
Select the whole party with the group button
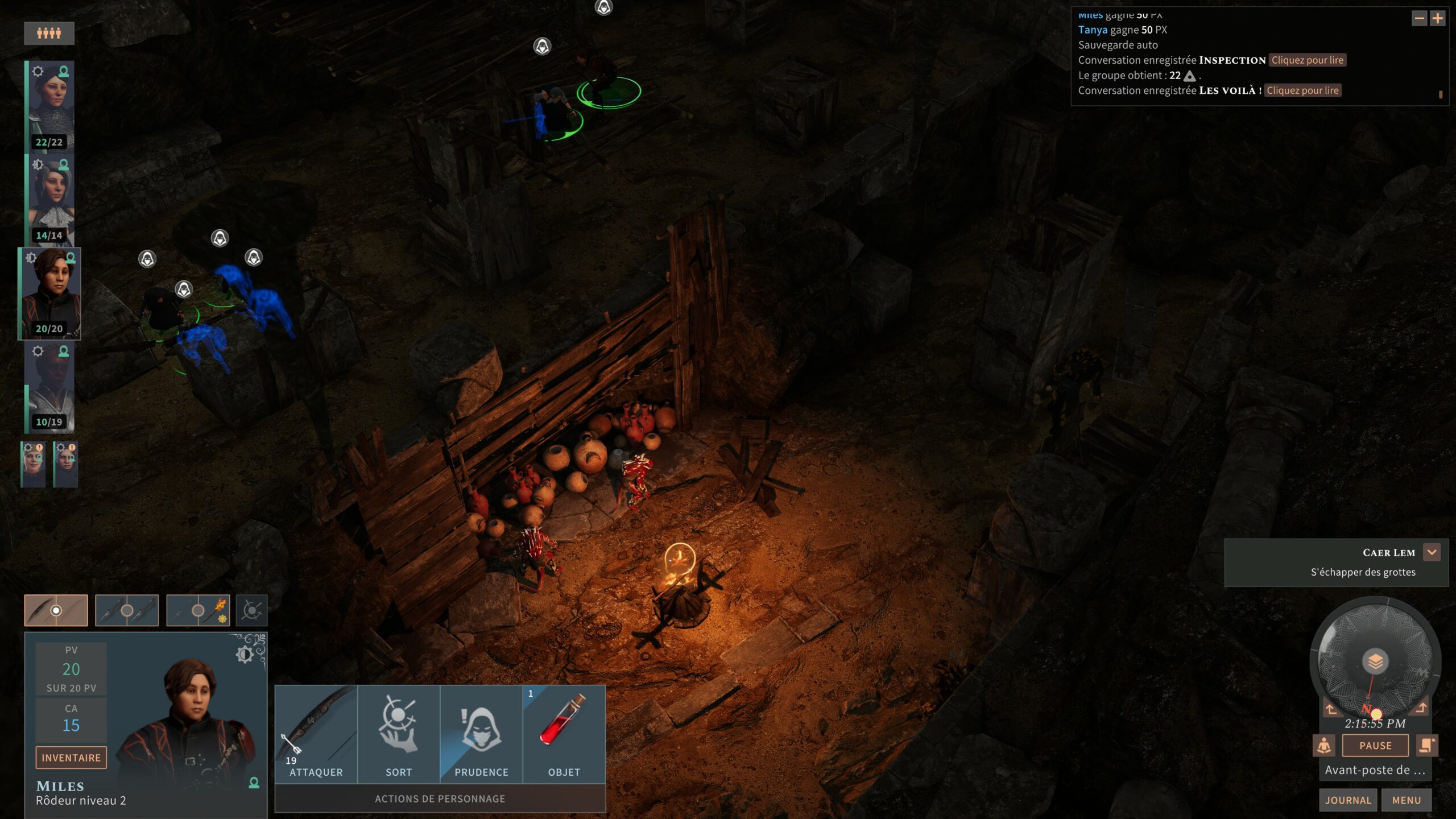49,34
